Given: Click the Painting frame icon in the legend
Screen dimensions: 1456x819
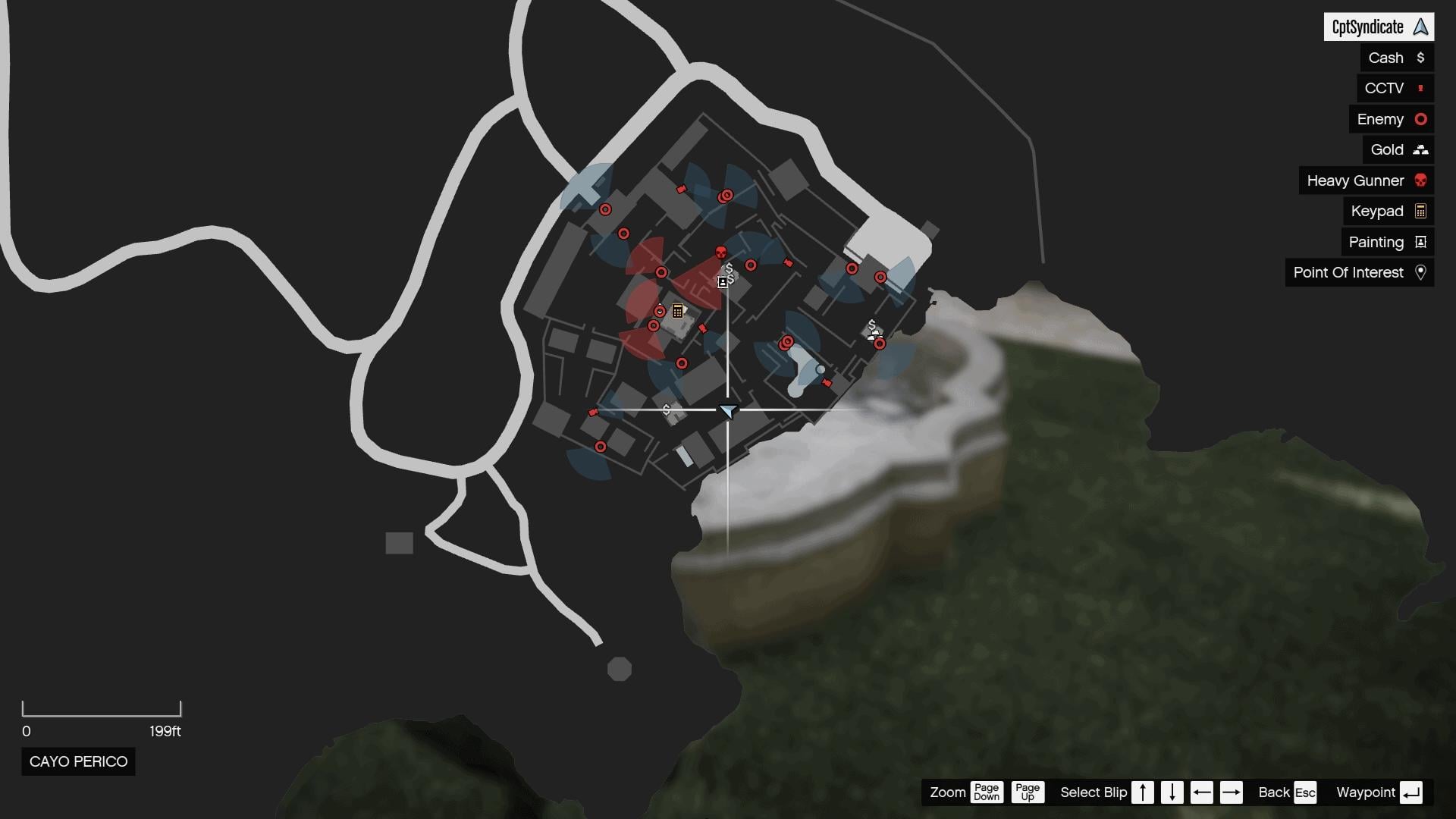Looking at the screenshot, I should (x=1420, y=242).
